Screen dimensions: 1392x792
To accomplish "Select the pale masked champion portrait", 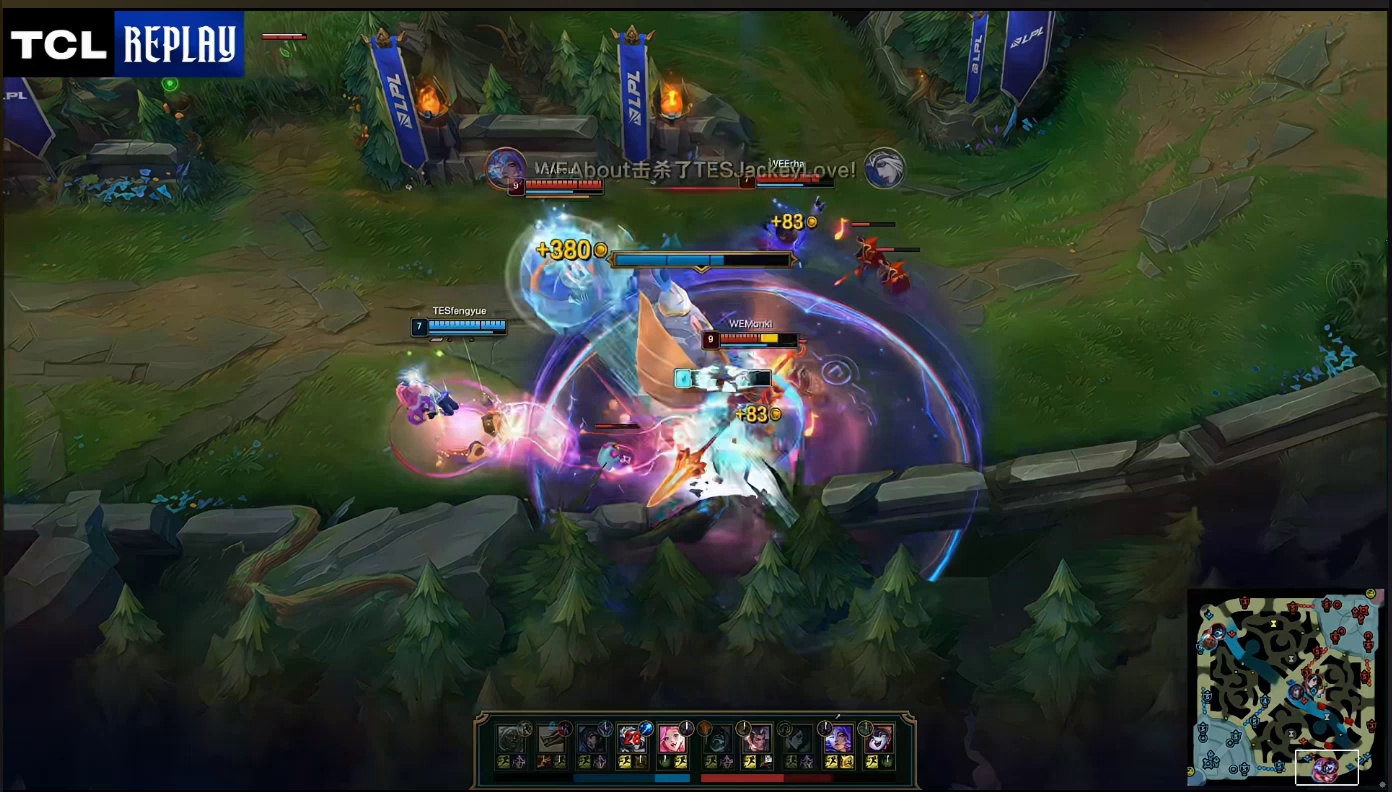I will tap(879, 740).
